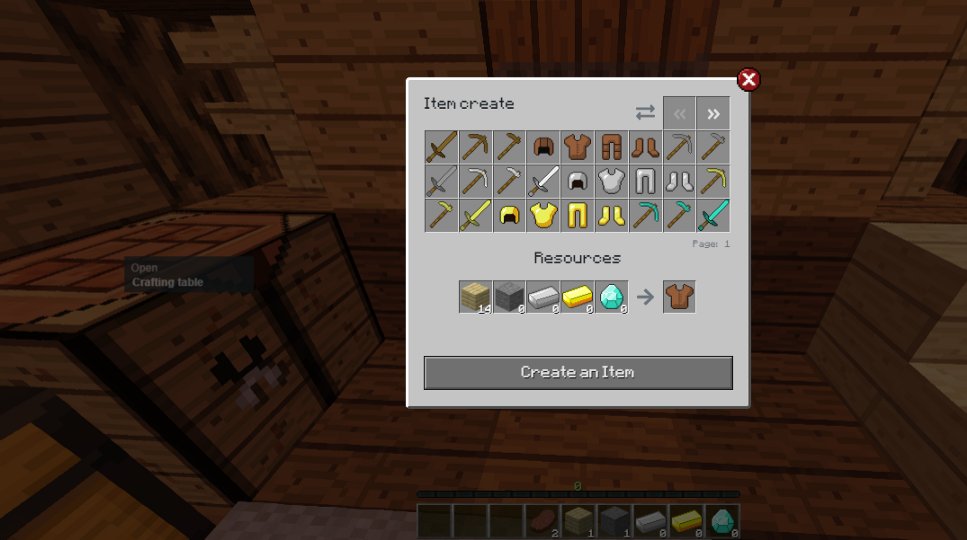Choose the iron boots recipe

click(679, 181)
